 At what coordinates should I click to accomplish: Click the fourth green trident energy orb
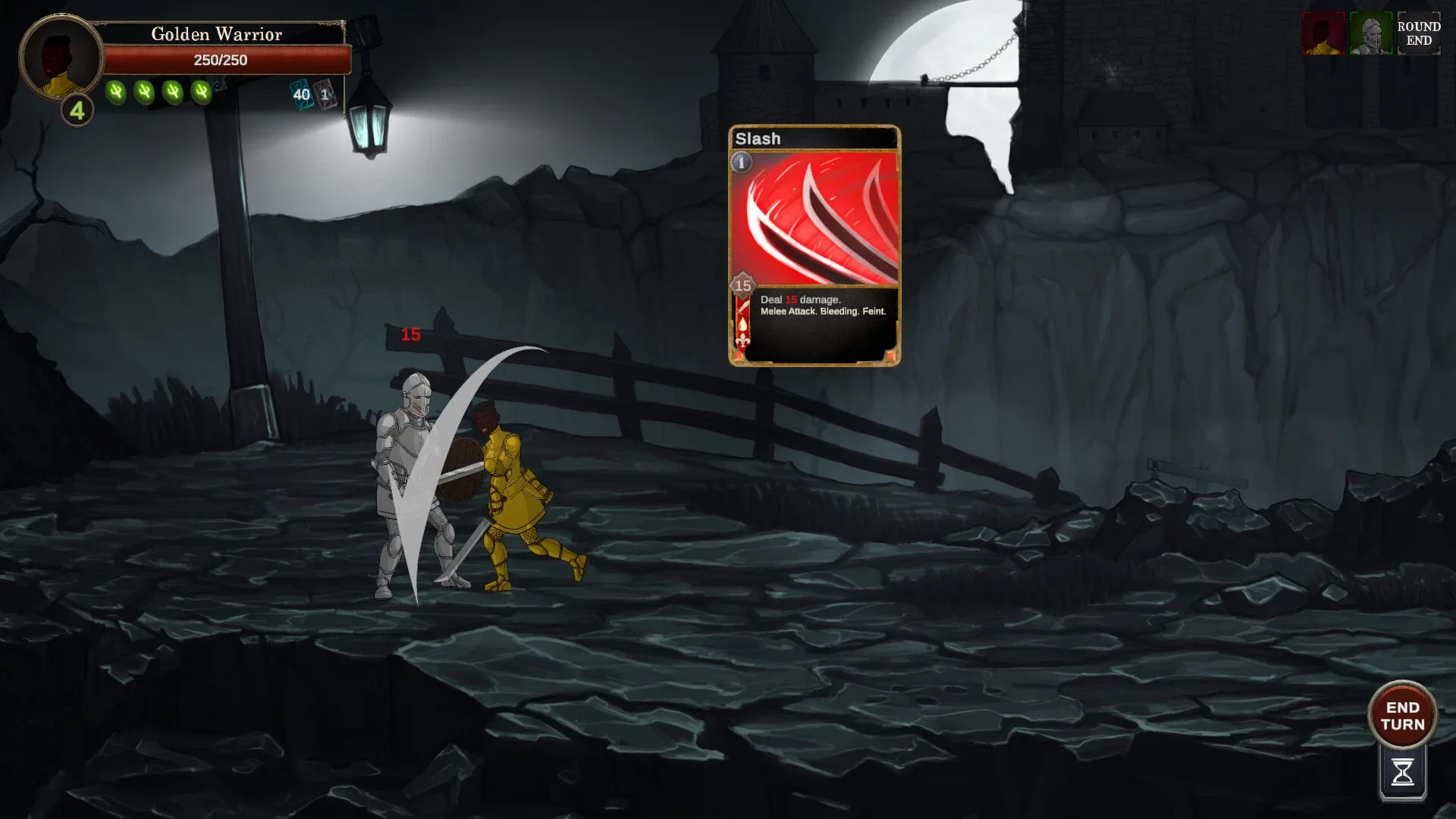[x=202, y=92]
